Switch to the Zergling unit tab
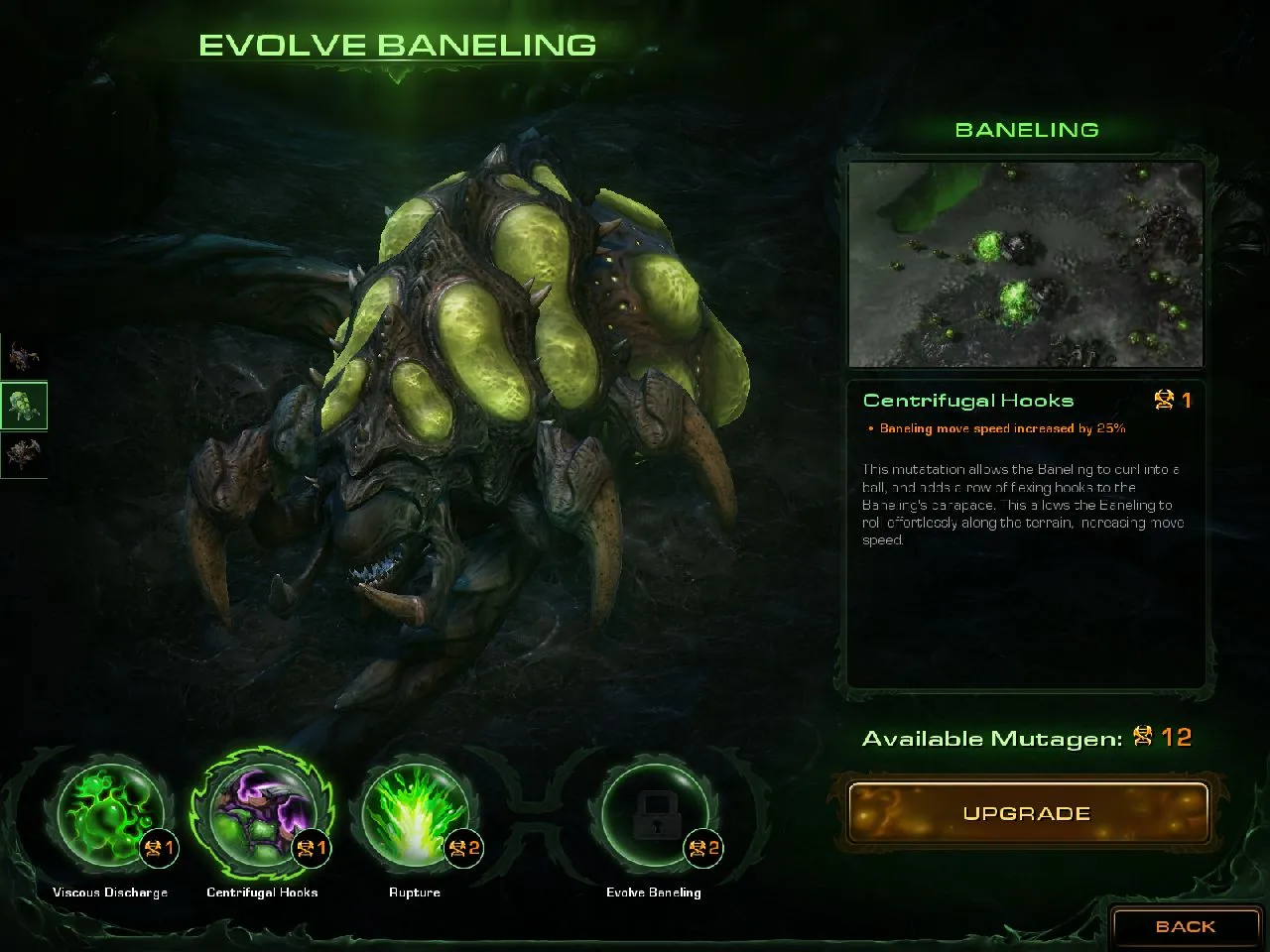 coord(23,354)
